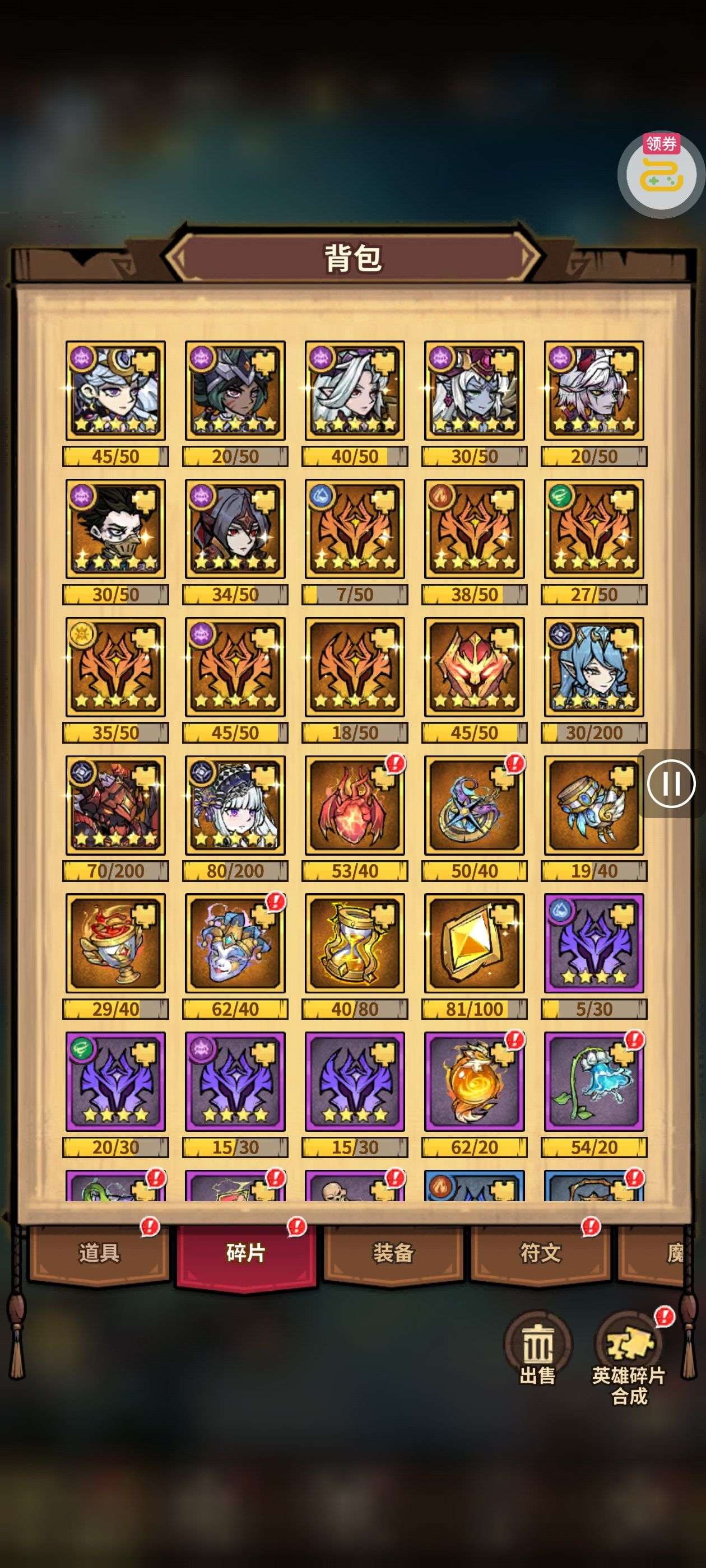The width and height of the screenshot is (706, 1568).
Task: Open the 装备 tab
Action: pyautogui.click(x=393, y=1253)
